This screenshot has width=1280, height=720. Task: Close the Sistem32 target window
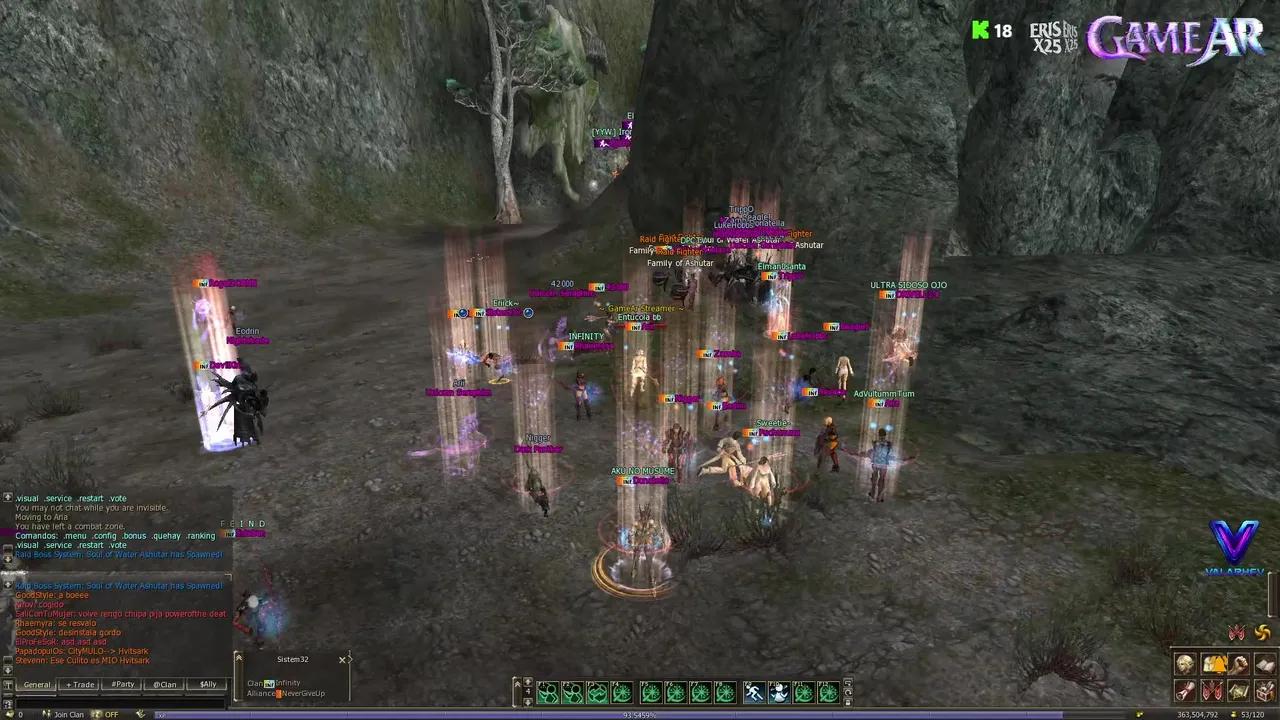pyautogui.click(x=343, y=660)
